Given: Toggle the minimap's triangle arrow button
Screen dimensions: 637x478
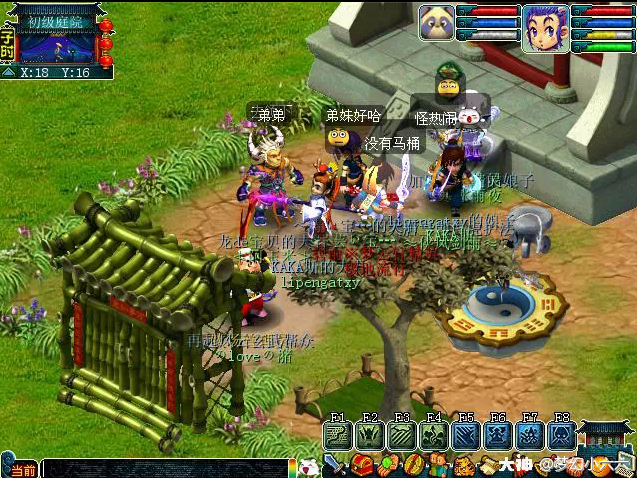Looking at the screenshot, I should (x=8, y=72).
